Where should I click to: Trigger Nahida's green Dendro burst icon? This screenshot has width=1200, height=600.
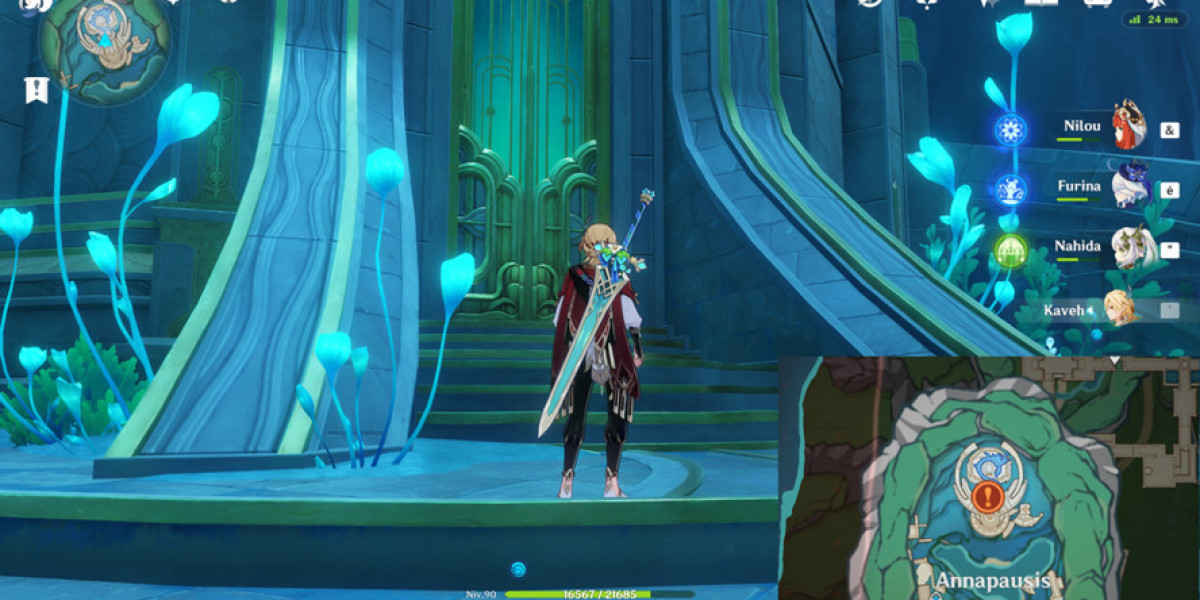(1011, 247)
